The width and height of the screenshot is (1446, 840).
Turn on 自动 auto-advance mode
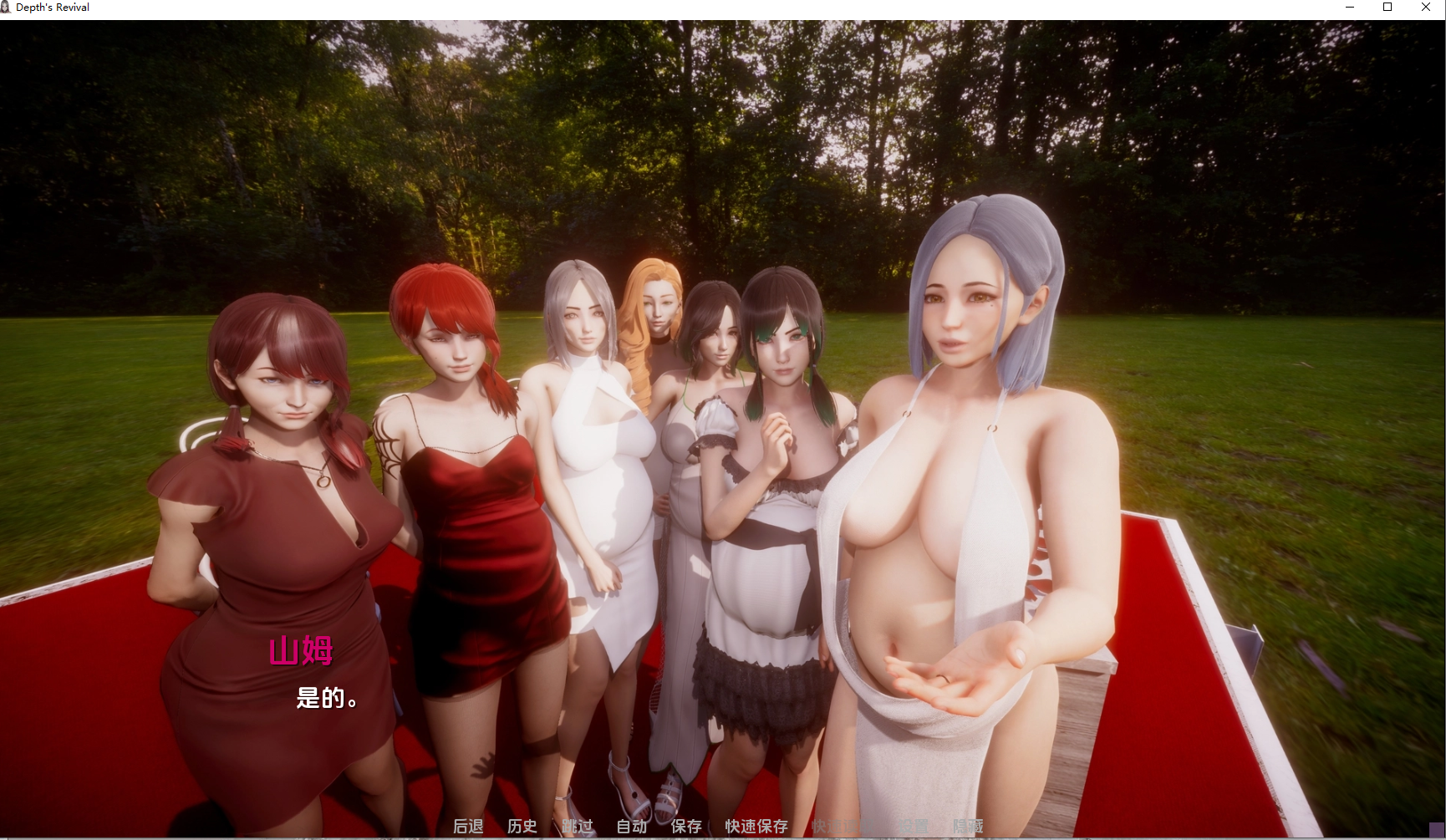pyautogui.click(x=632, y=827)
